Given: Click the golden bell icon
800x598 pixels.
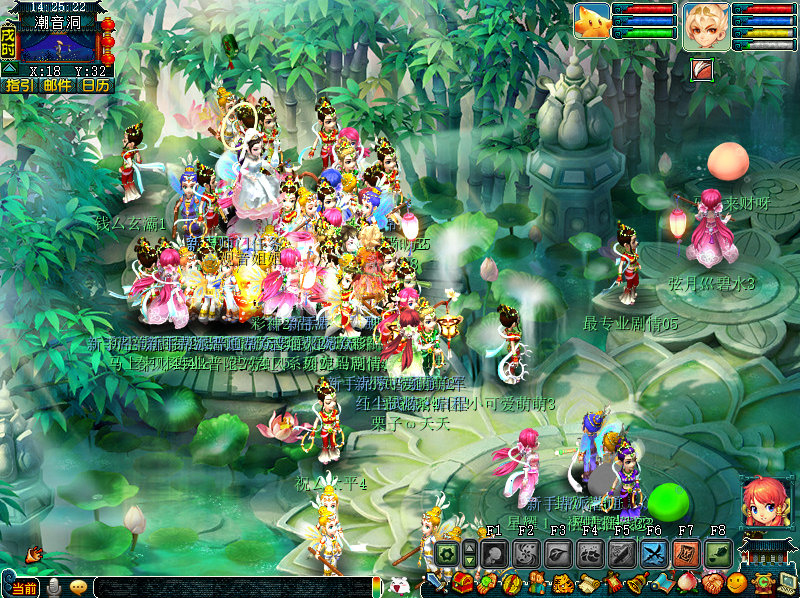Looking at the screenshot, I should [636, 583].
